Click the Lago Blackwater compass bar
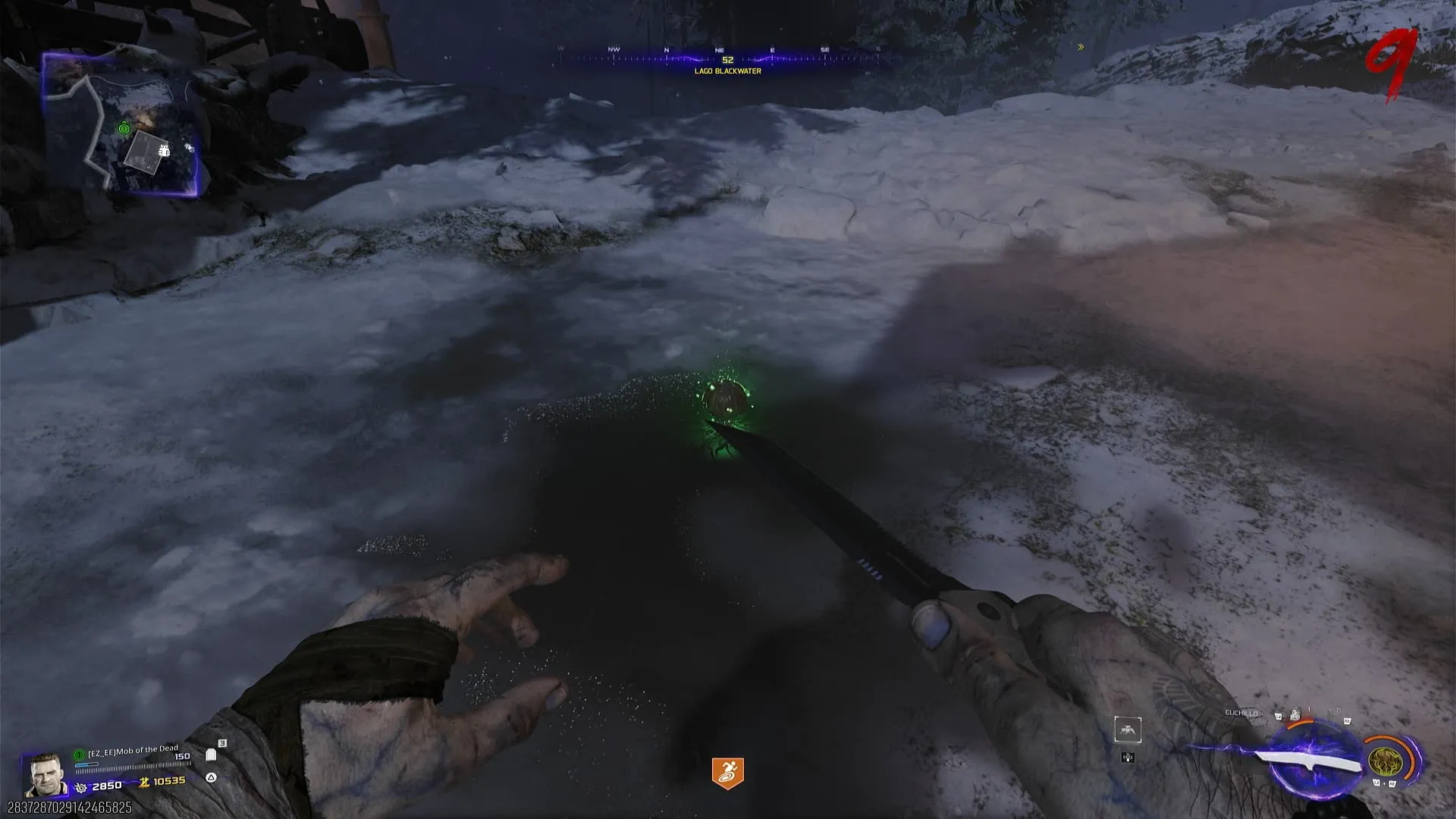 726,60
